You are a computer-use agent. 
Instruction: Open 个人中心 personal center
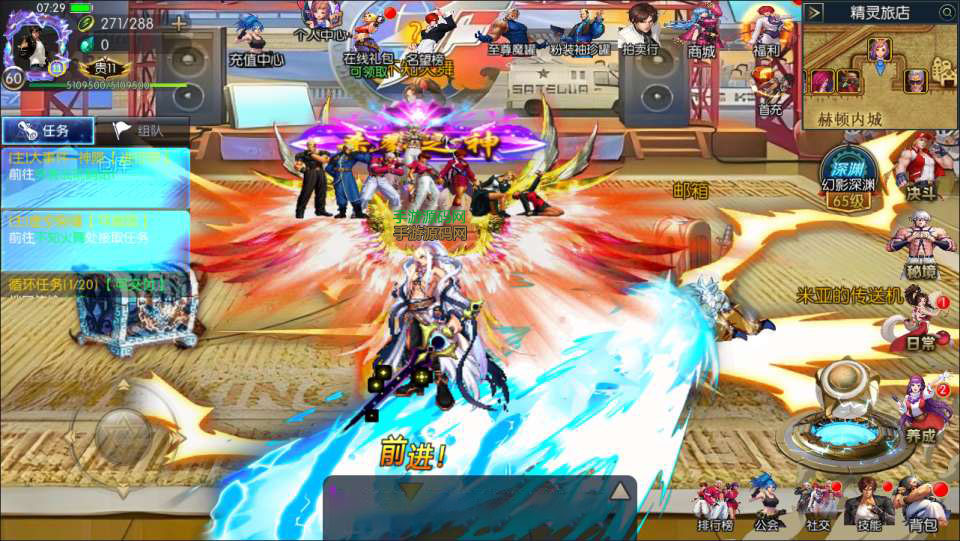[320, 20]
